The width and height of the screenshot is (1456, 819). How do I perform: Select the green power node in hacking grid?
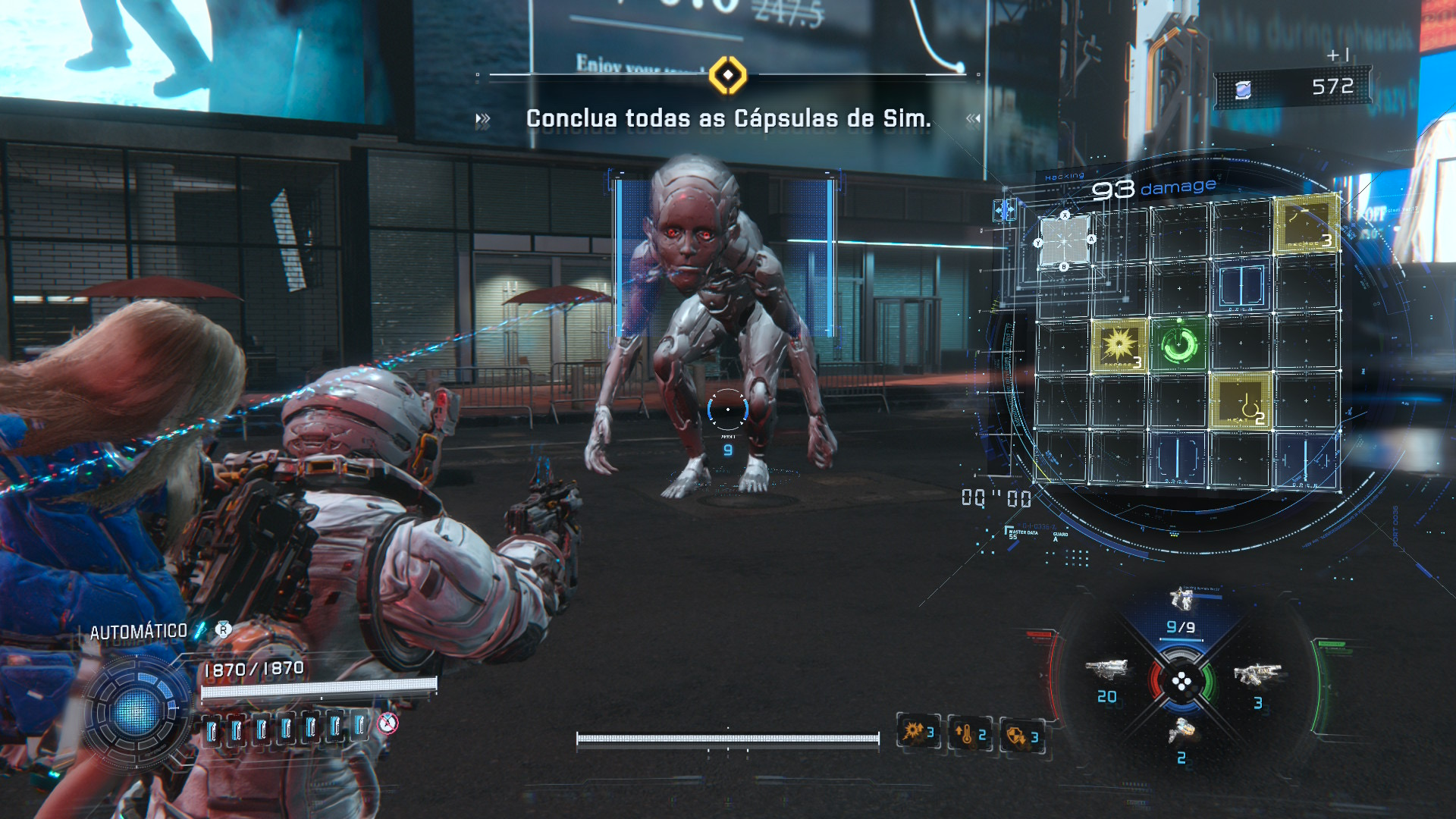point(1179,346)
